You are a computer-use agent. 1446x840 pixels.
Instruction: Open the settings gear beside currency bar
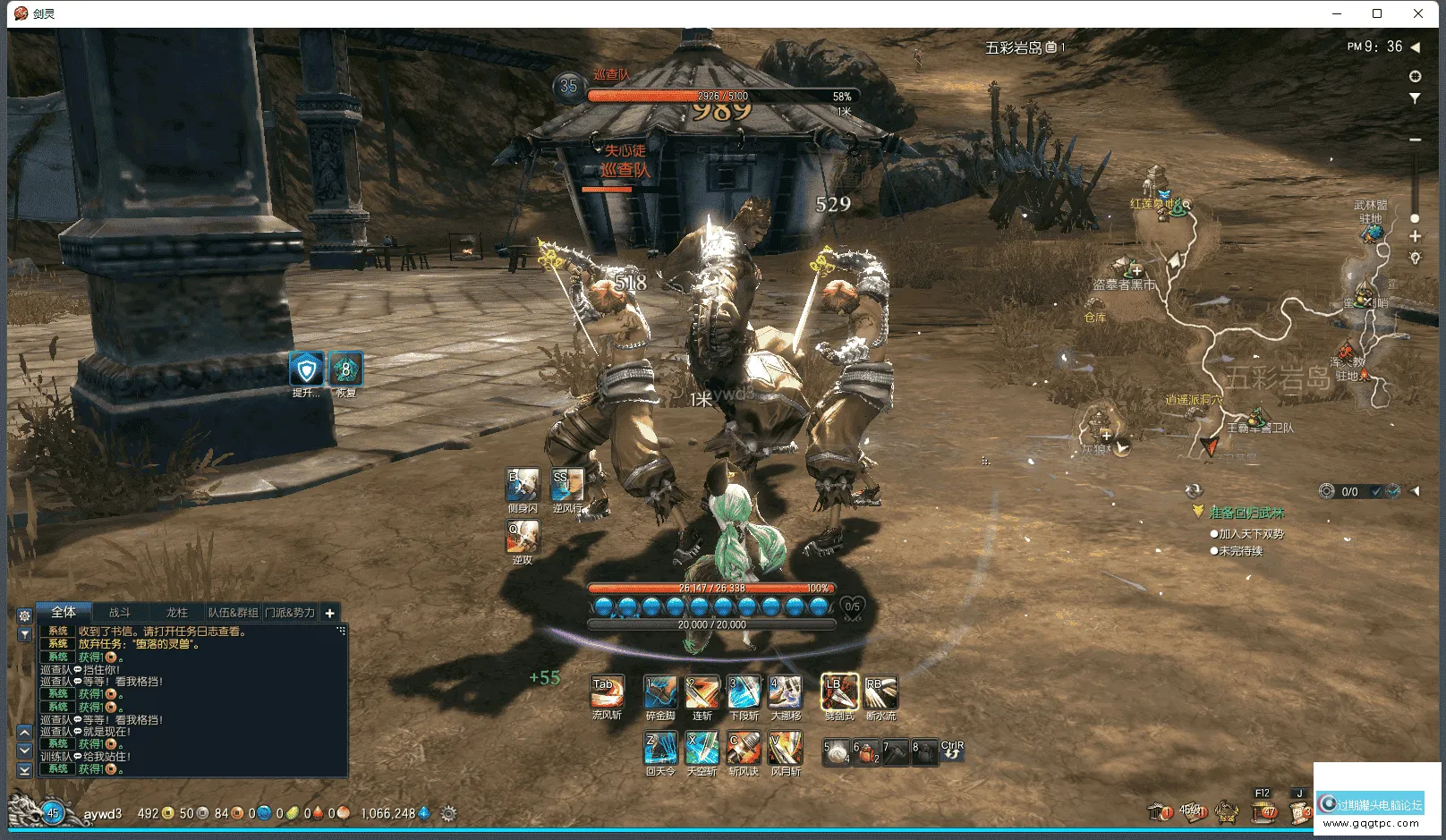[x=448, y=813]
